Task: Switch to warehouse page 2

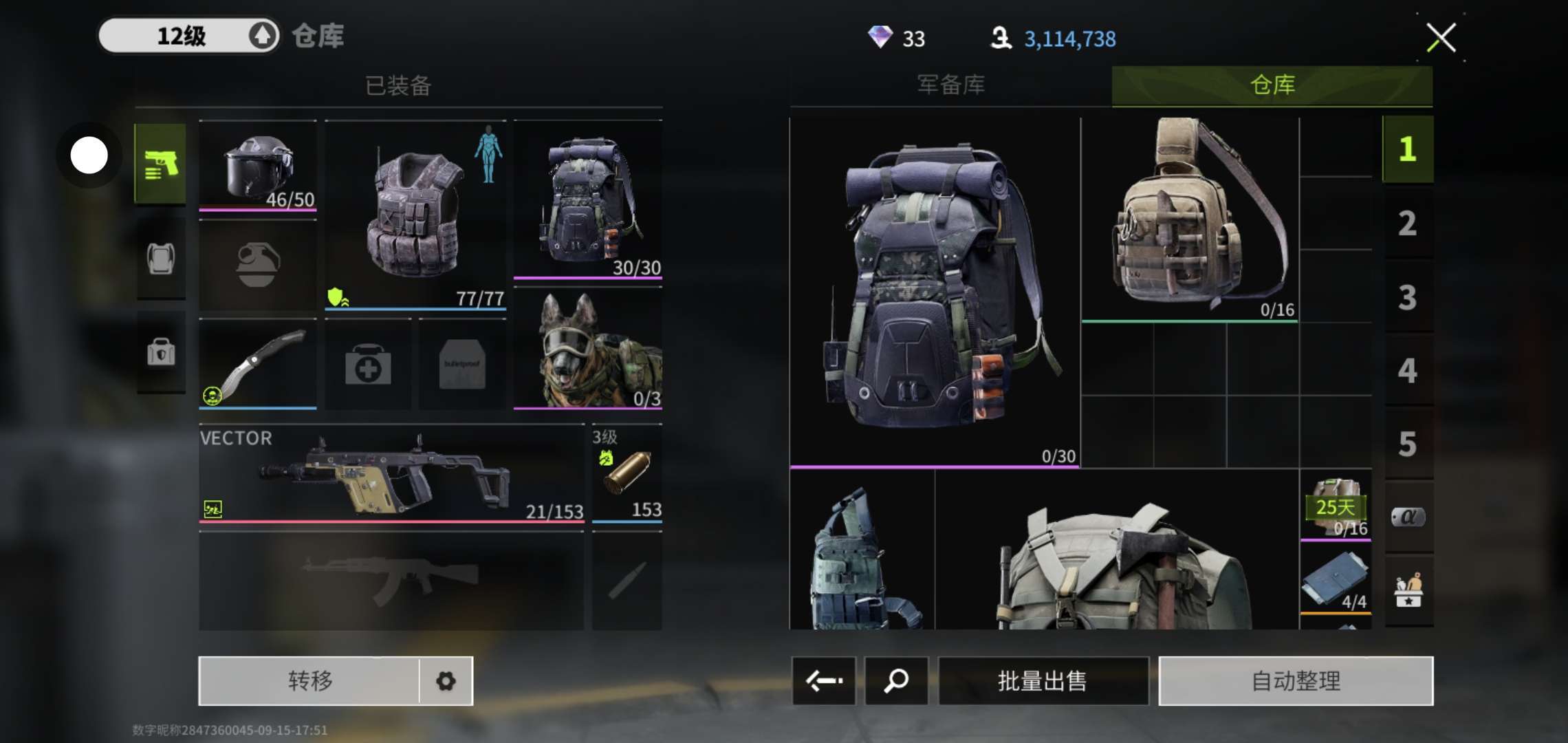Action: (x=1407, y=224)
